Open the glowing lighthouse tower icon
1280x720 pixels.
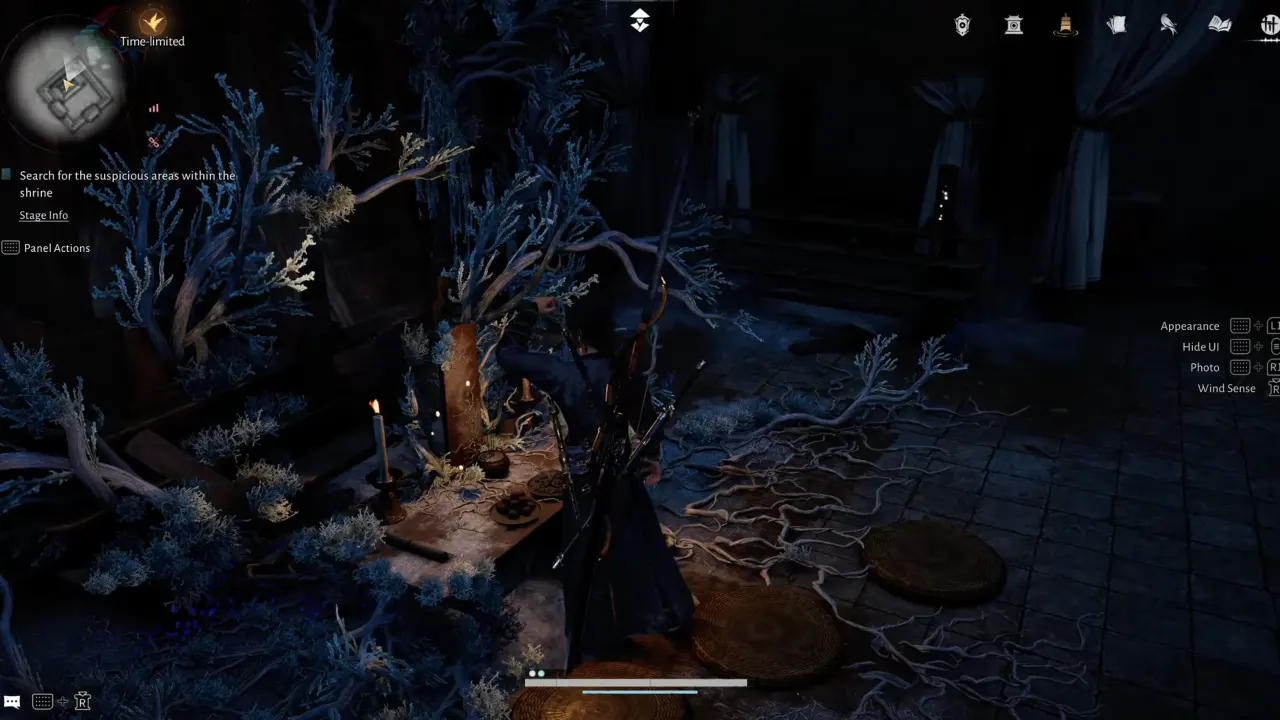[1065, 27]
